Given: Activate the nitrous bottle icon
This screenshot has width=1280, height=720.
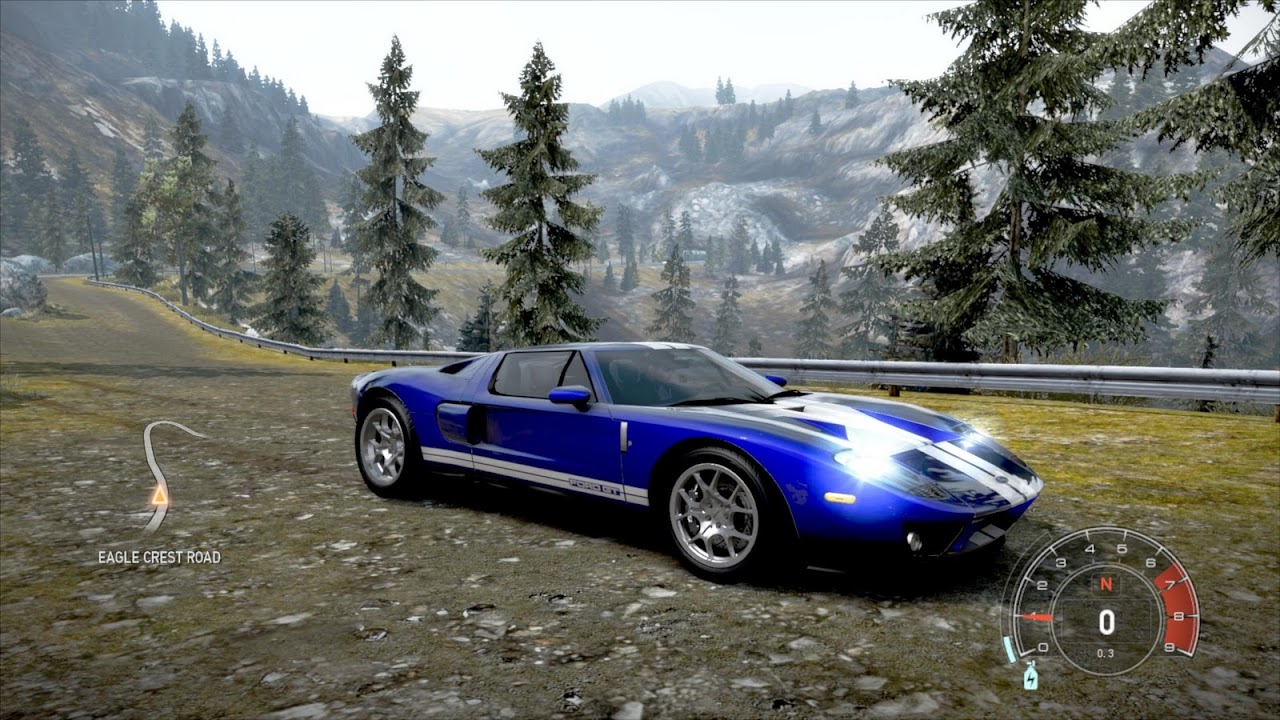Looking at the screenshot, I should point(1031,678).
